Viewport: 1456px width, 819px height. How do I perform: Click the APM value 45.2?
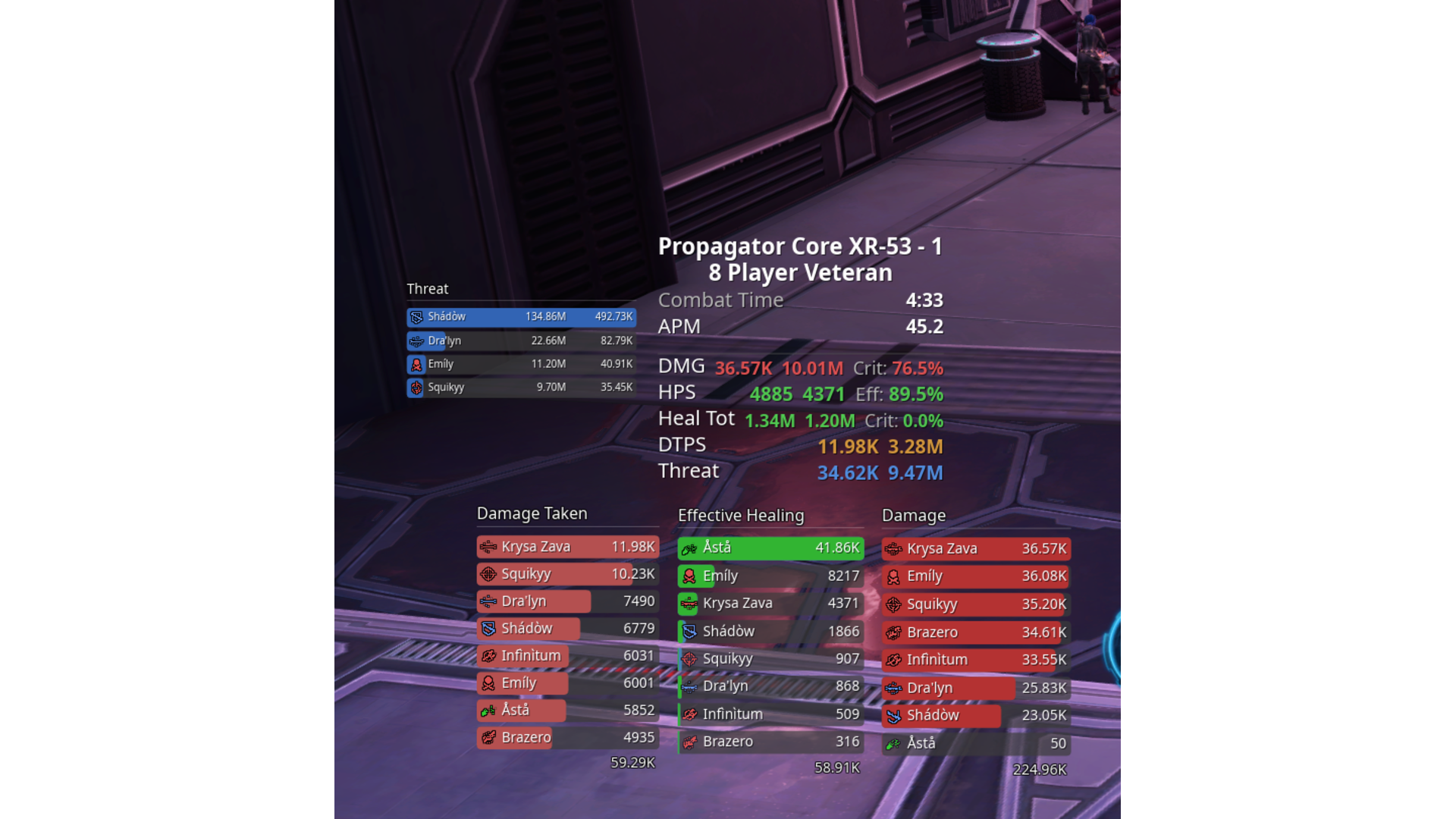pos(927,327)
